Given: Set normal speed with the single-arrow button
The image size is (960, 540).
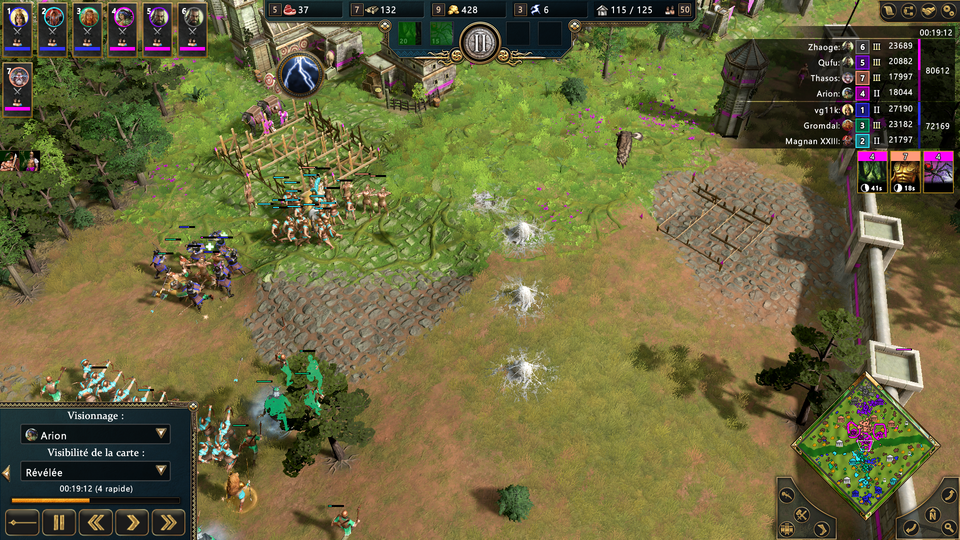Looking at the screenshot, I should click(x=133, y=521).
